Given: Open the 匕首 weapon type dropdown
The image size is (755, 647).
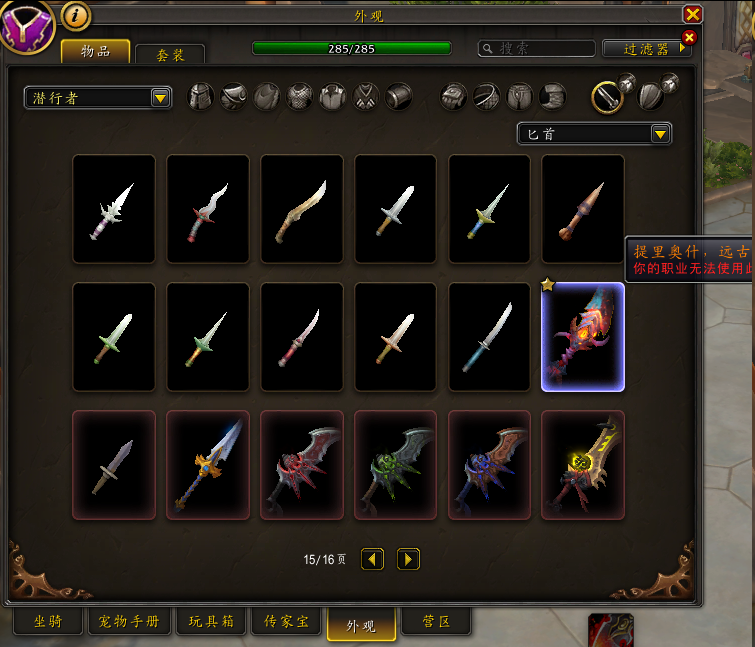Looking at the screenshot, I should click(x=594, y=134).
